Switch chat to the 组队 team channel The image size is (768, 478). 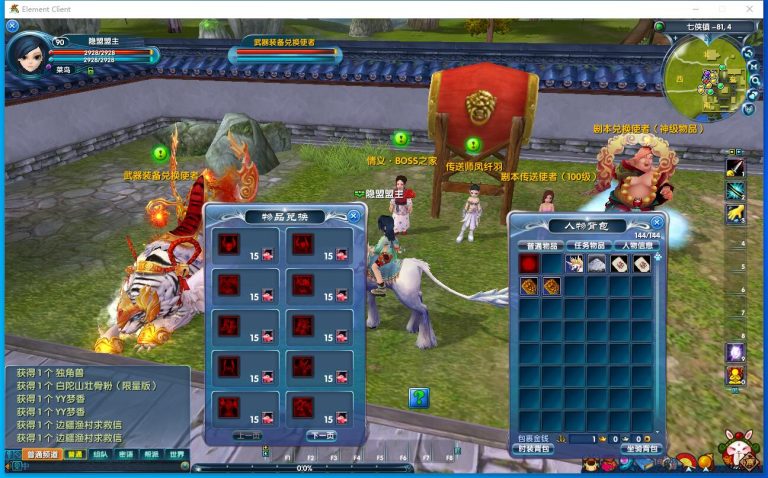100,454
